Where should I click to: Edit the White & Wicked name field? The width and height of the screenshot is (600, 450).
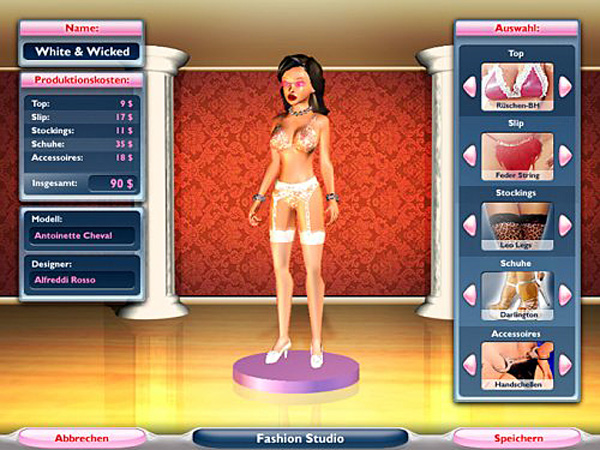click(81, 50)
